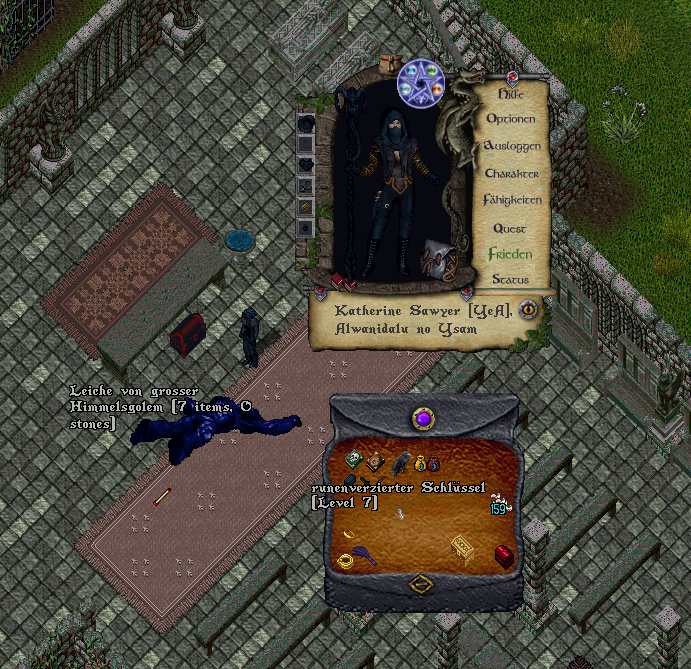Open the Status window
The height and width of the screenshot is (669, 691).
tap(510, 280)
